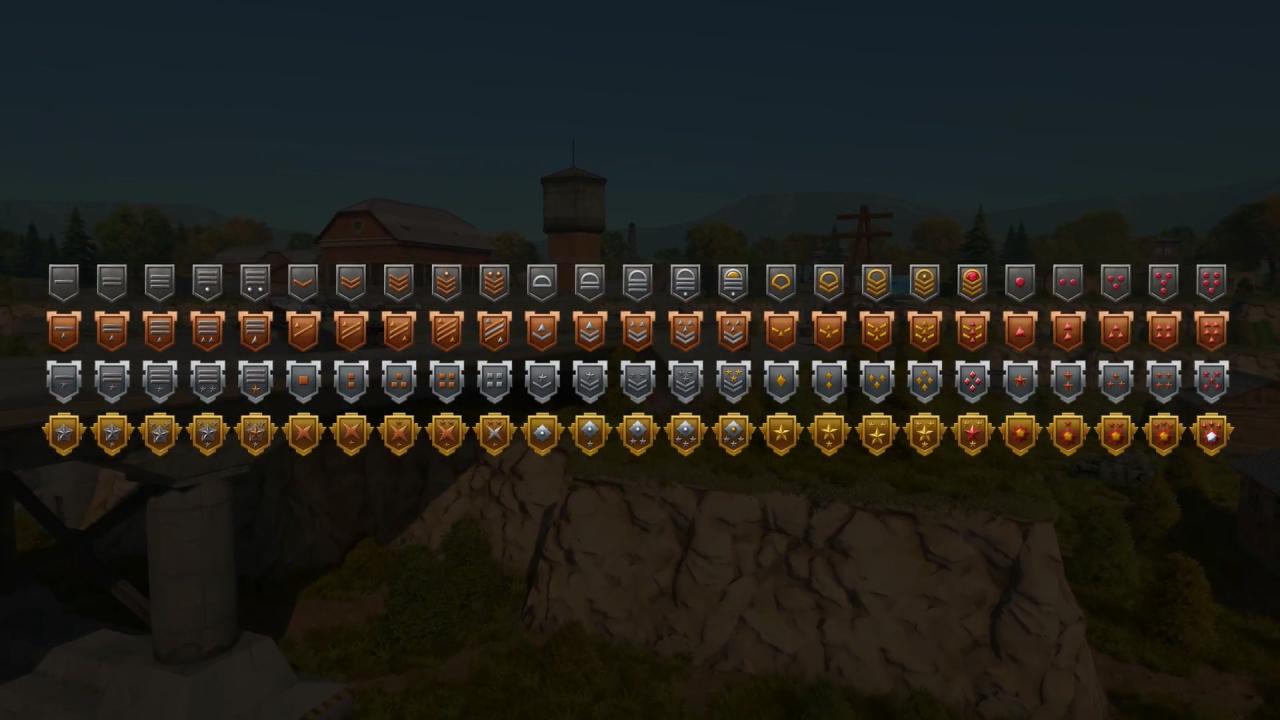The image size is (1280, 720).
Task: Choose the silver badge with four orange squares
Action: tap(446, 381)
